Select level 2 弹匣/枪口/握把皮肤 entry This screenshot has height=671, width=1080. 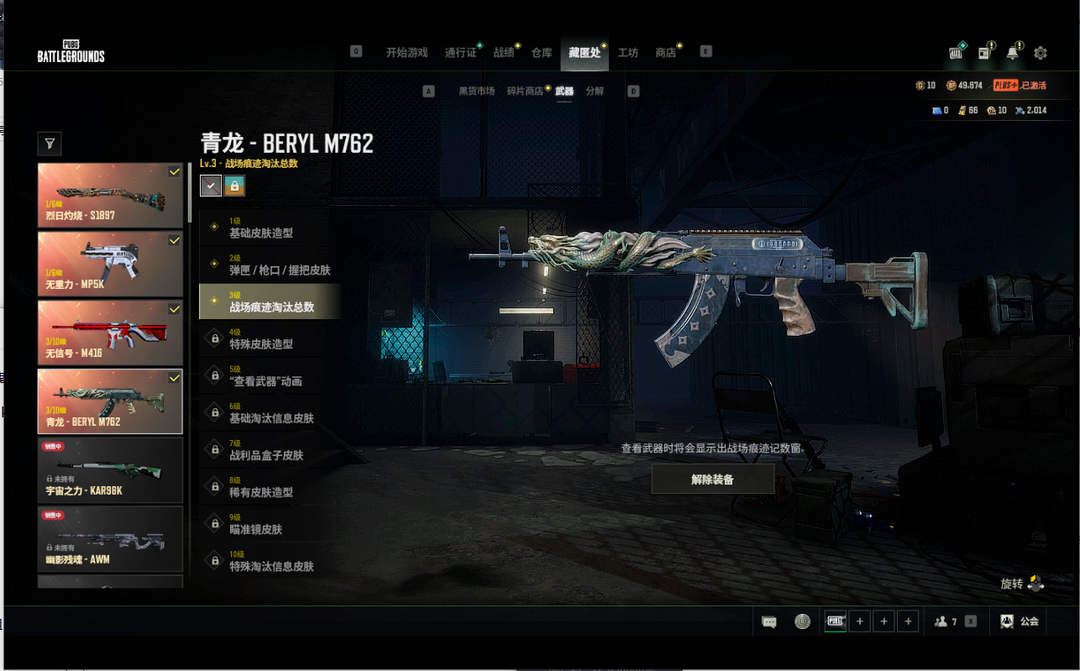pyautogui.click(x=270, y=265)
